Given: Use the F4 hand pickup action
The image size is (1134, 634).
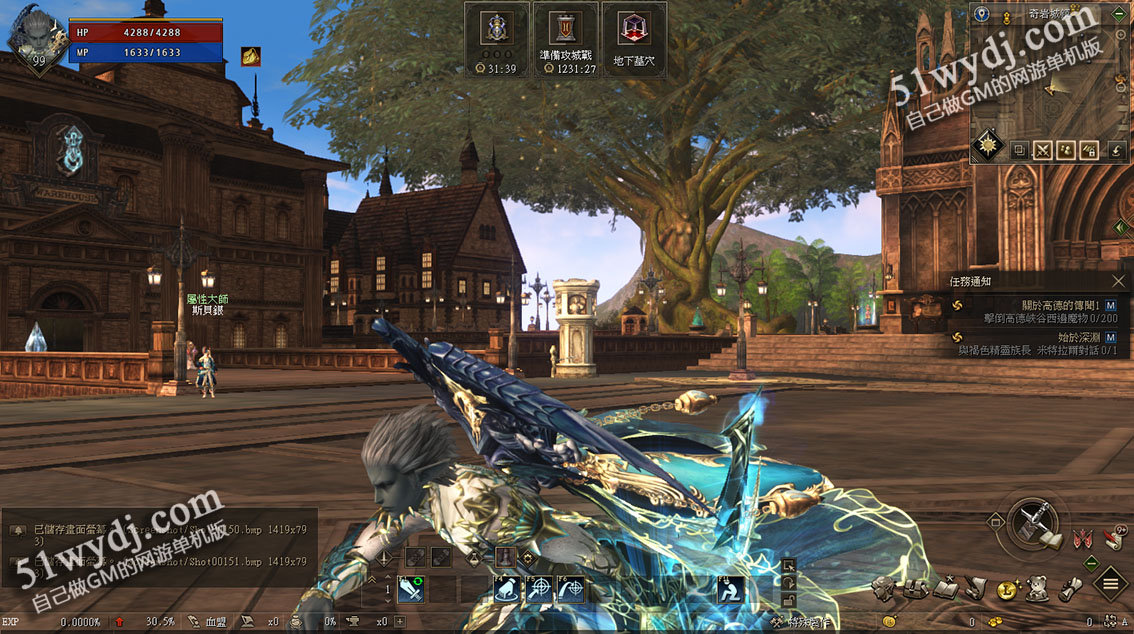Looking at the screenshot, I should pyautogui.click(x=509, y=590).
